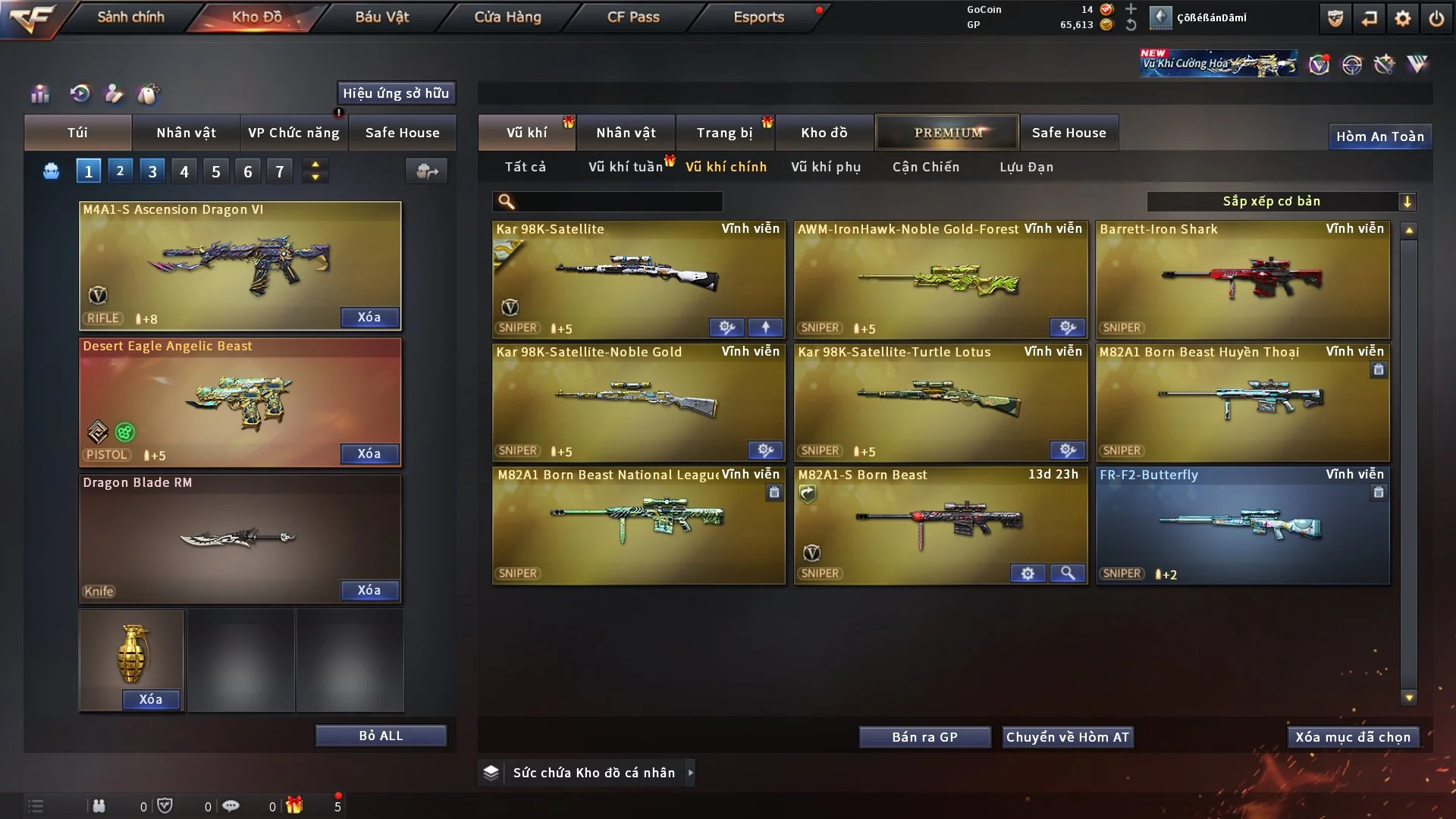Sell selected item with Bán ra GP

click(x=924, y=737)
